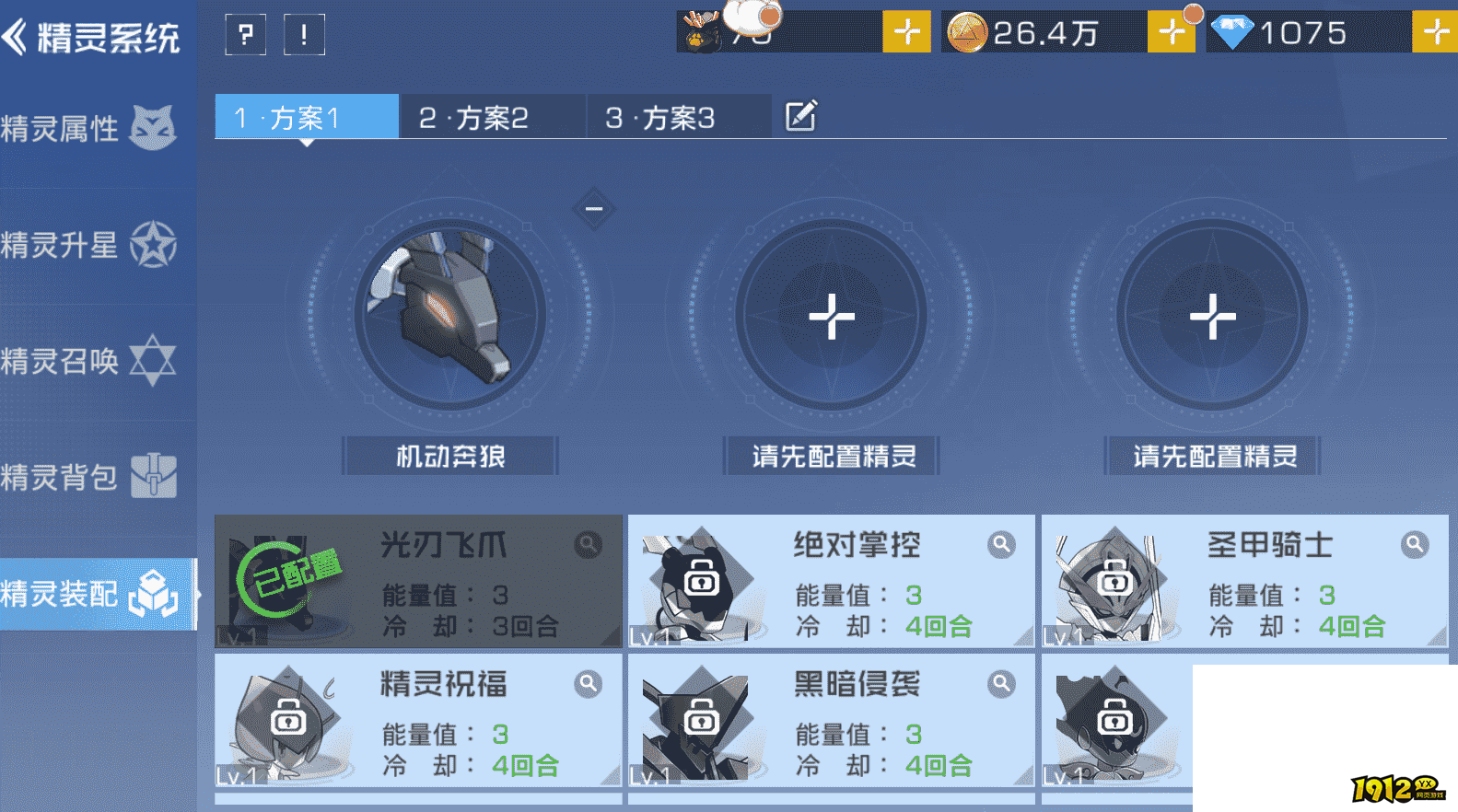Toggle the minus button above 机动奔狼 slot
The width and height of the screenshot is (1458, 812).
(x=593, y=209)
